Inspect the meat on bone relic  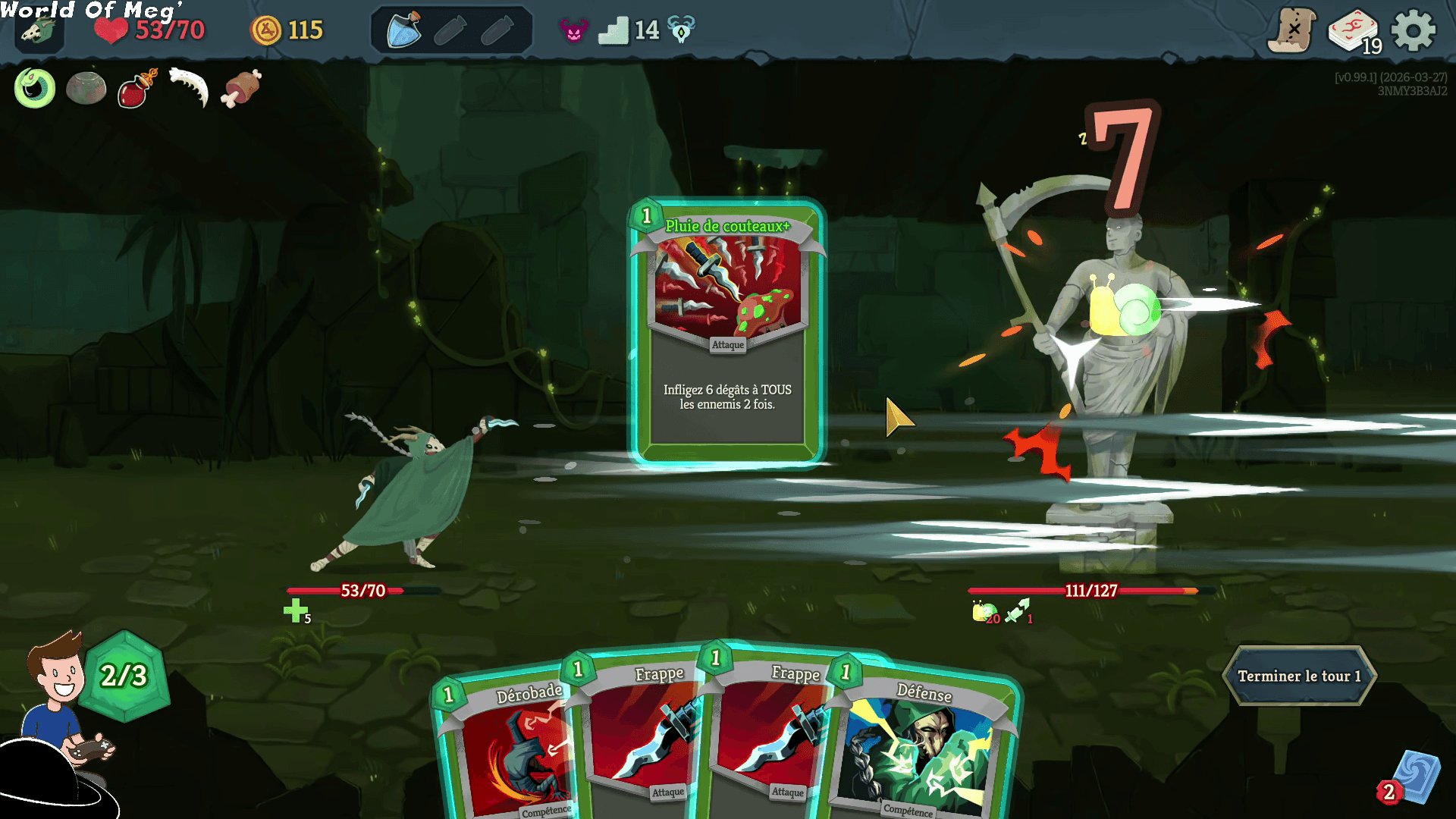point(241,88)
